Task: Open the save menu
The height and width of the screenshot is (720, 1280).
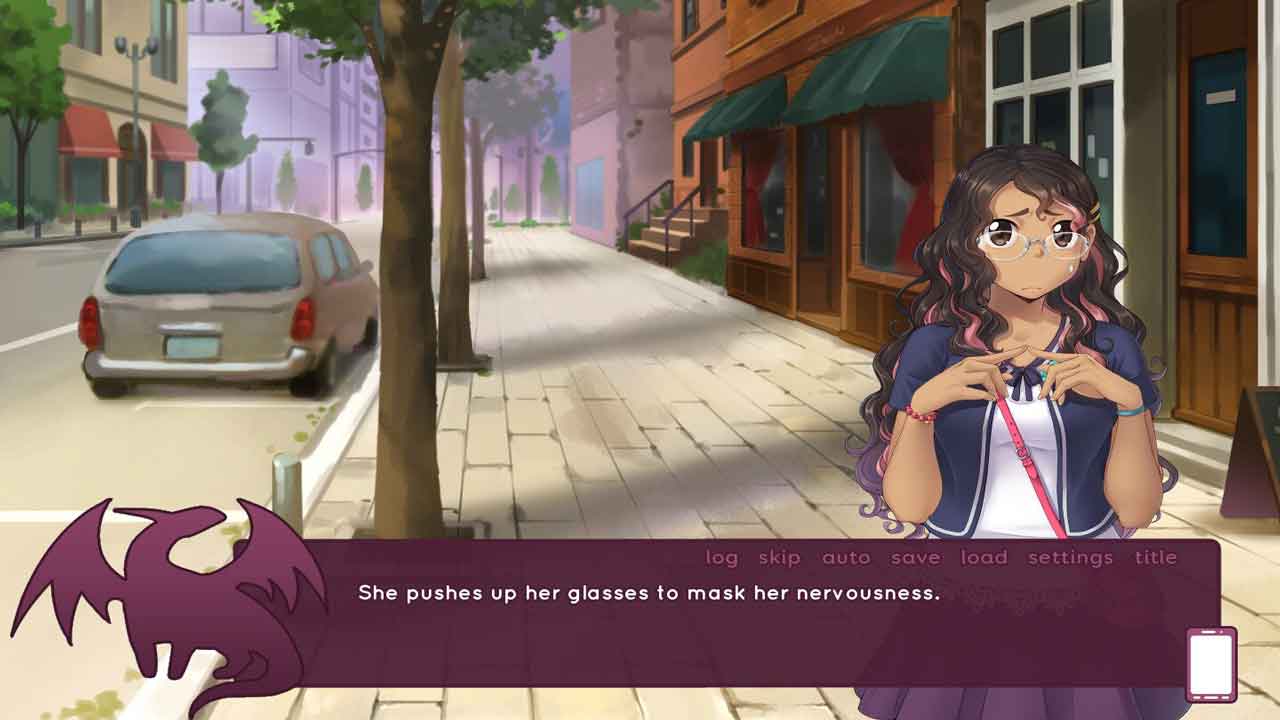Action: tap(915, 558)
